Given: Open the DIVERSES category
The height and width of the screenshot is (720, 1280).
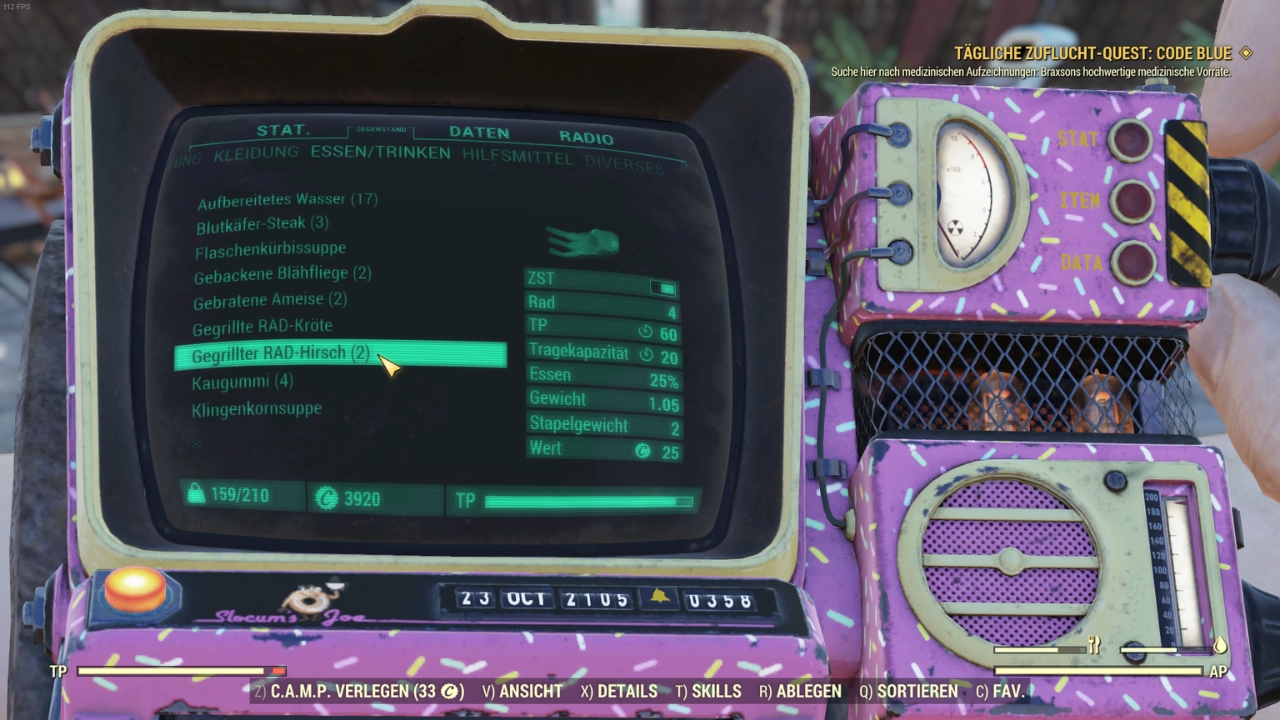Looking at the screenshot, I should [x=625, y=162].
